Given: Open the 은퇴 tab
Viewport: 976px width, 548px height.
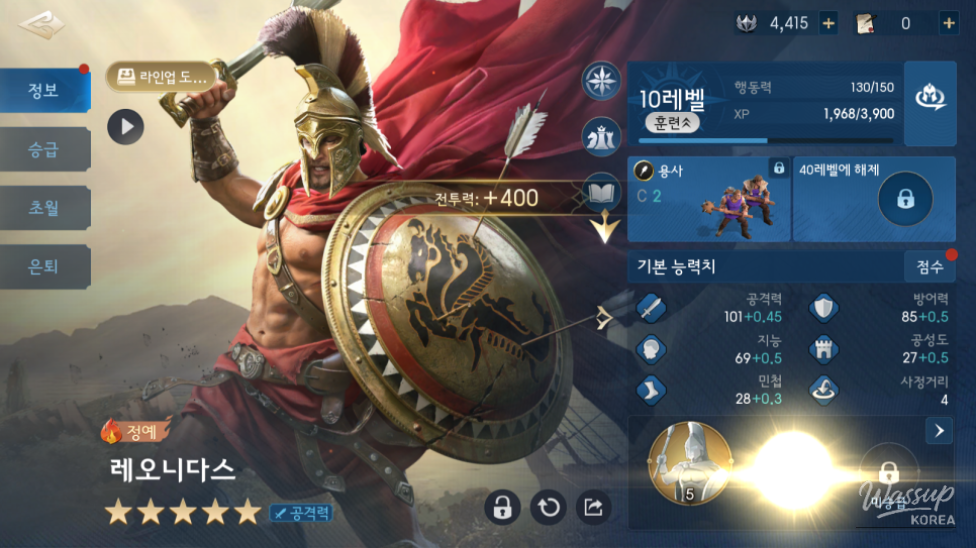Looking at the screenshot, I should (x=45, y=266).
